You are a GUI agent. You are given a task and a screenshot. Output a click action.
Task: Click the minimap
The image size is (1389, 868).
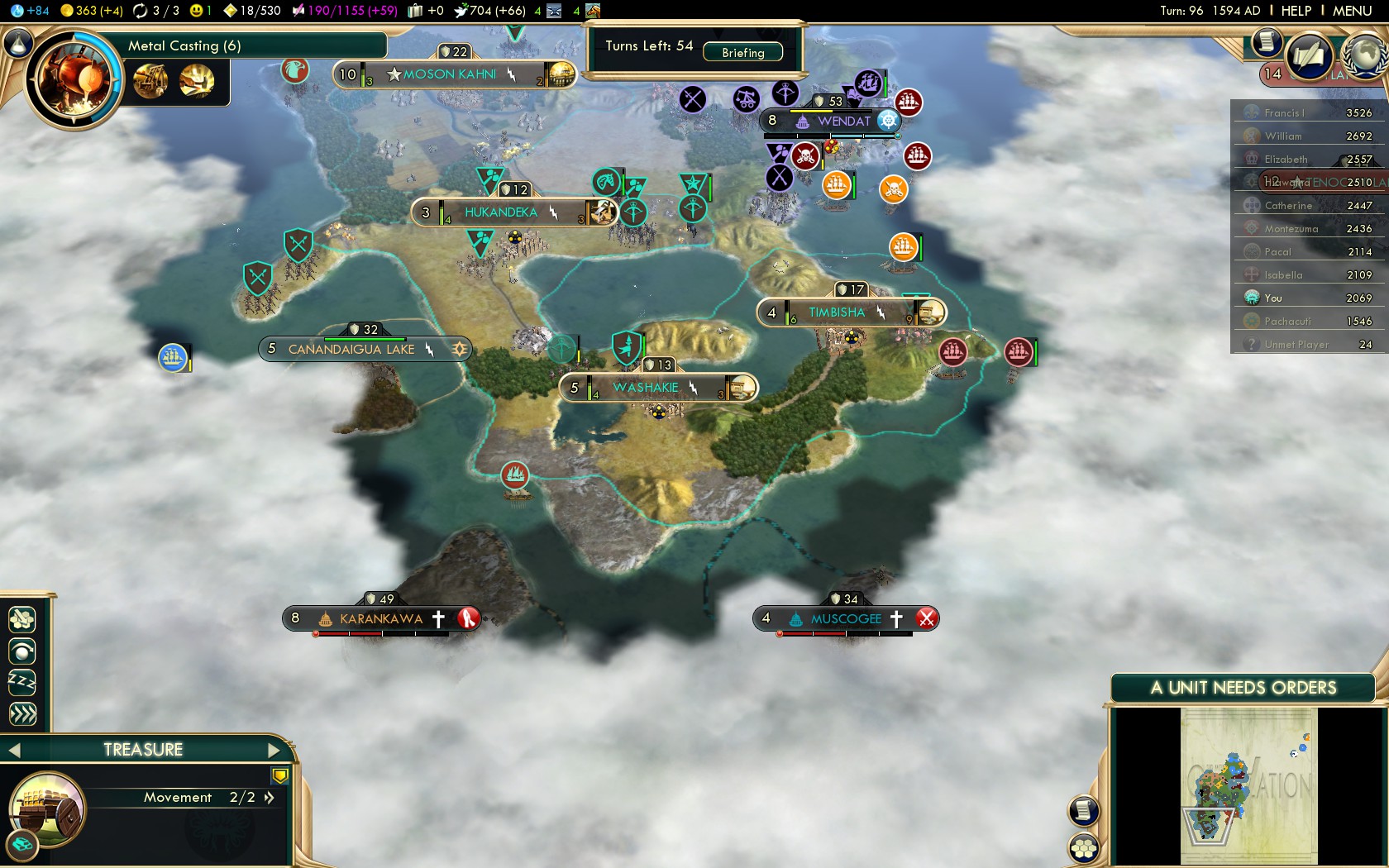(1248, 785)
